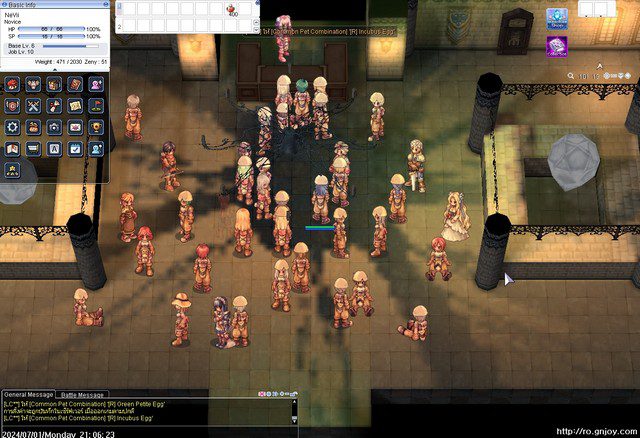The width and height of the screenshot is (640, 438).
Task: Open the crossed swords menu icon
Action: (x=33, y=106)
